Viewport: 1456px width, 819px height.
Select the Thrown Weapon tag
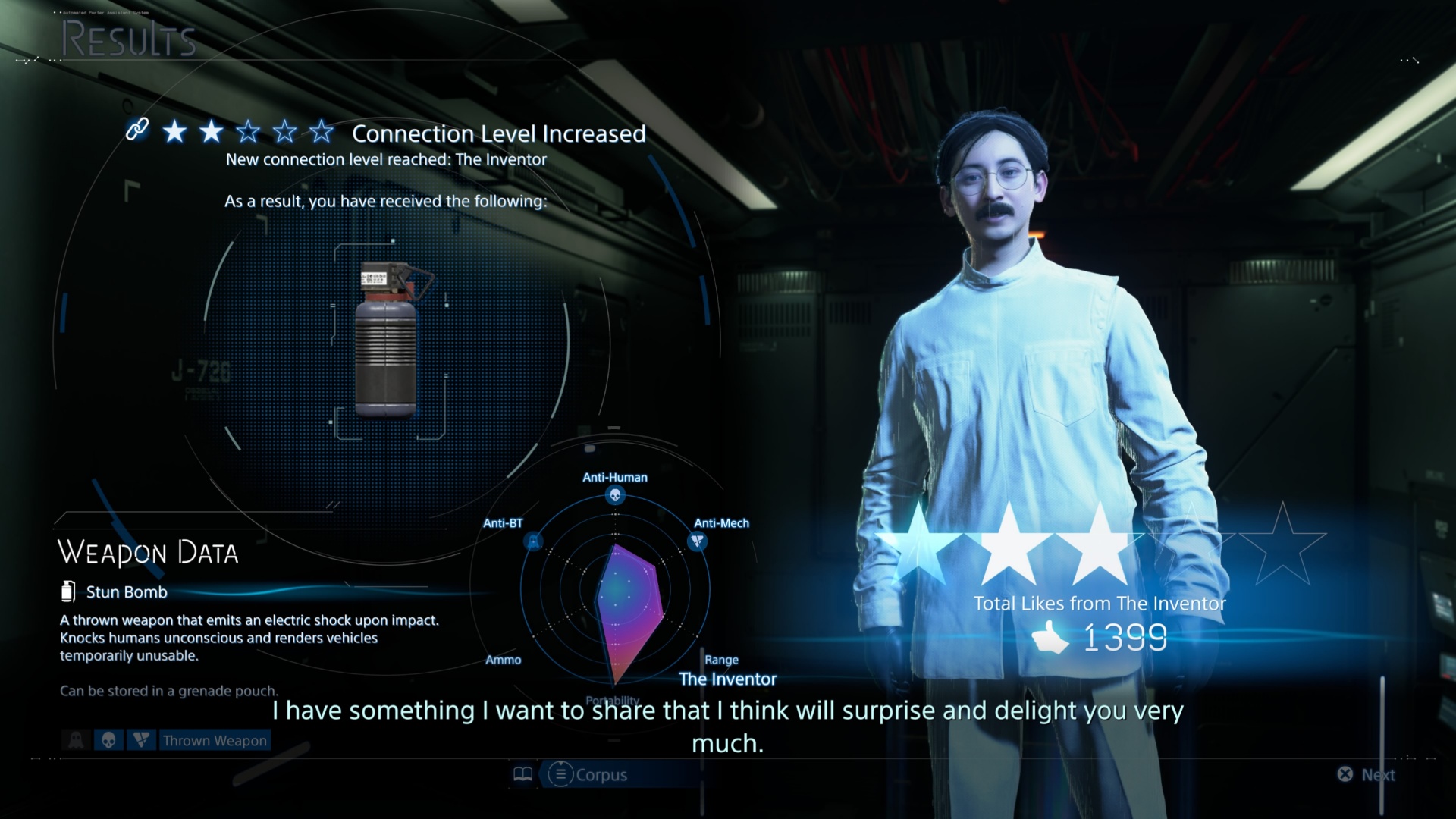(x=215, y=740)
